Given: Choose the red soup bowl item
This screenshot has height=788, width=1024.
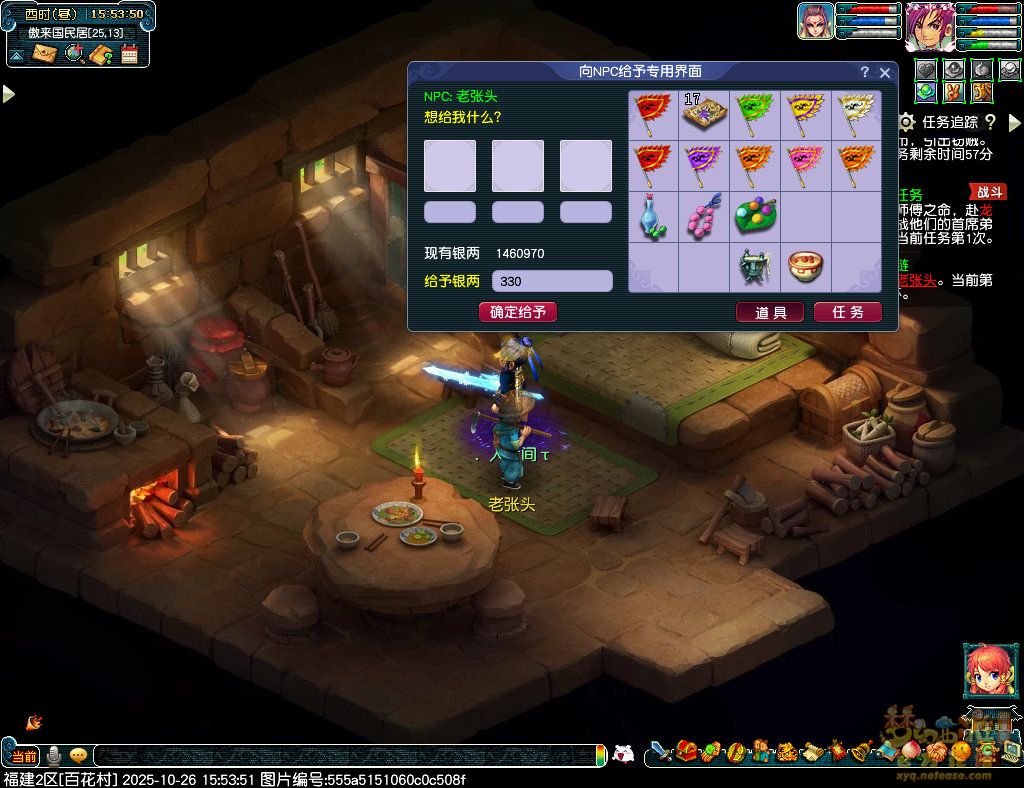Looking at the screenshot, I should [x=806, y=267].
